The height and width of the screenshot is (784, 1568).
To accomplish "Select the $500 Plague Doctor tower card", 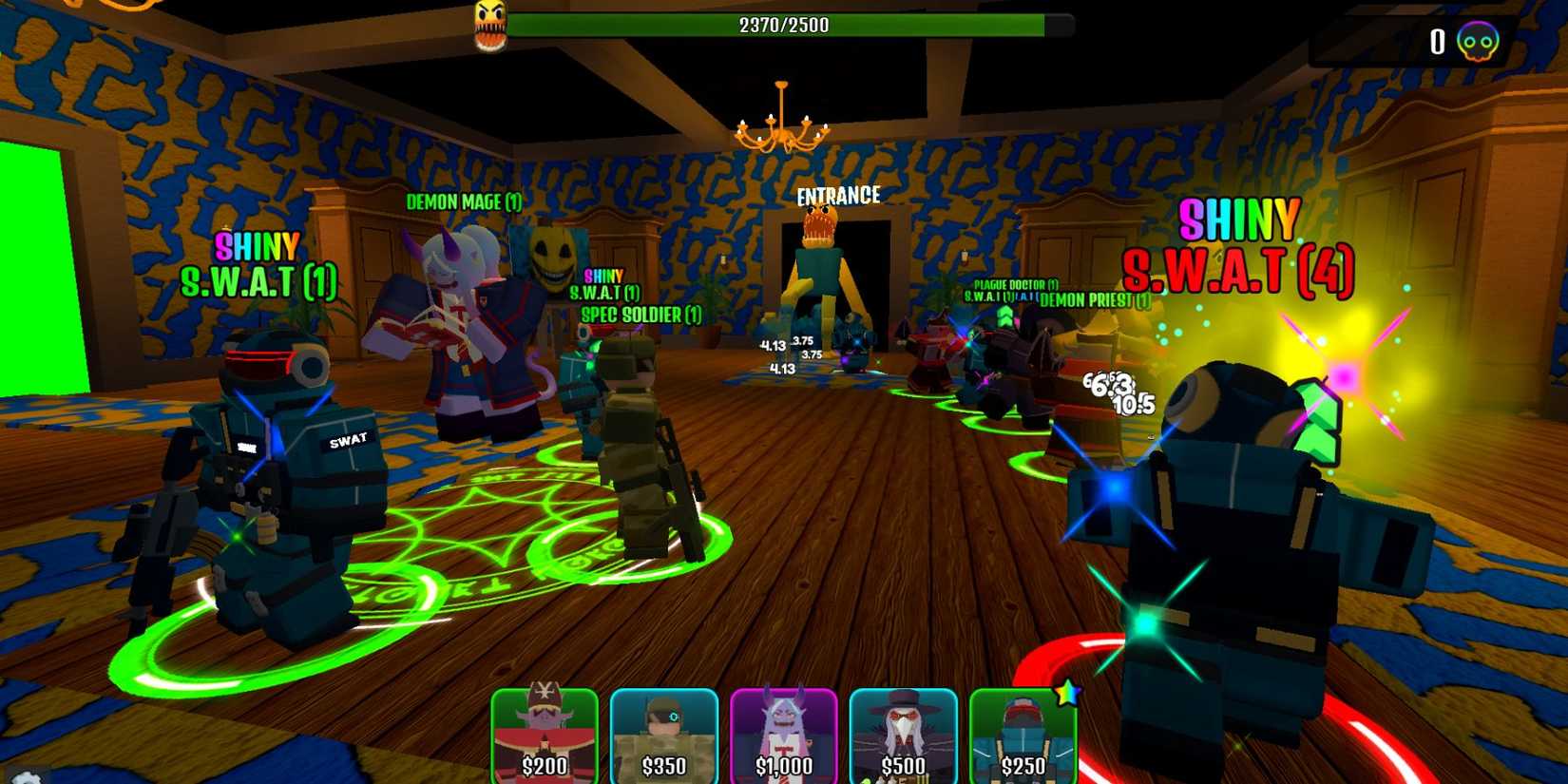I will coord(905,736).
